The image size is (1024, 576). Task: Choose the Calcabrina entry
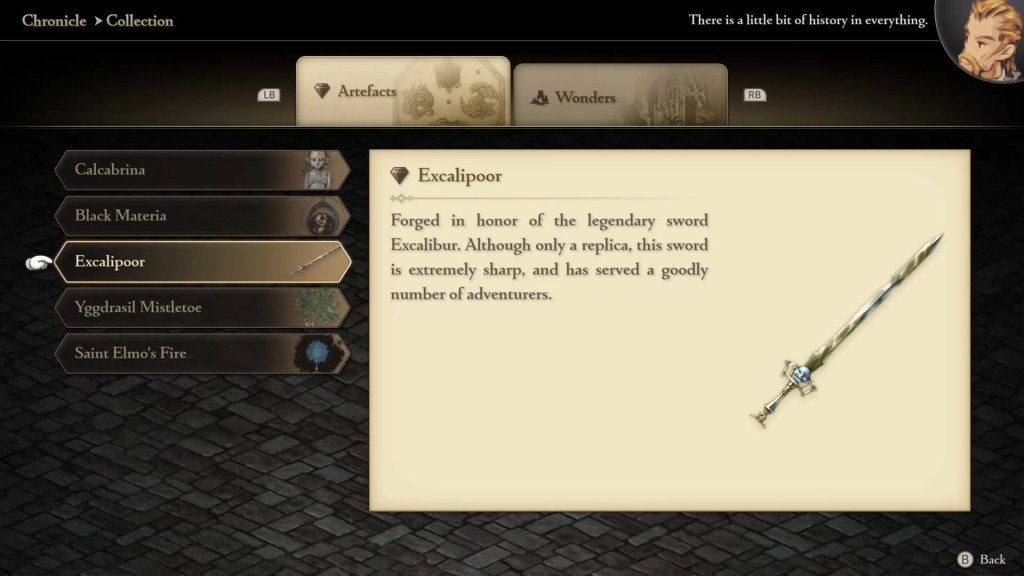tap(202, 170)
